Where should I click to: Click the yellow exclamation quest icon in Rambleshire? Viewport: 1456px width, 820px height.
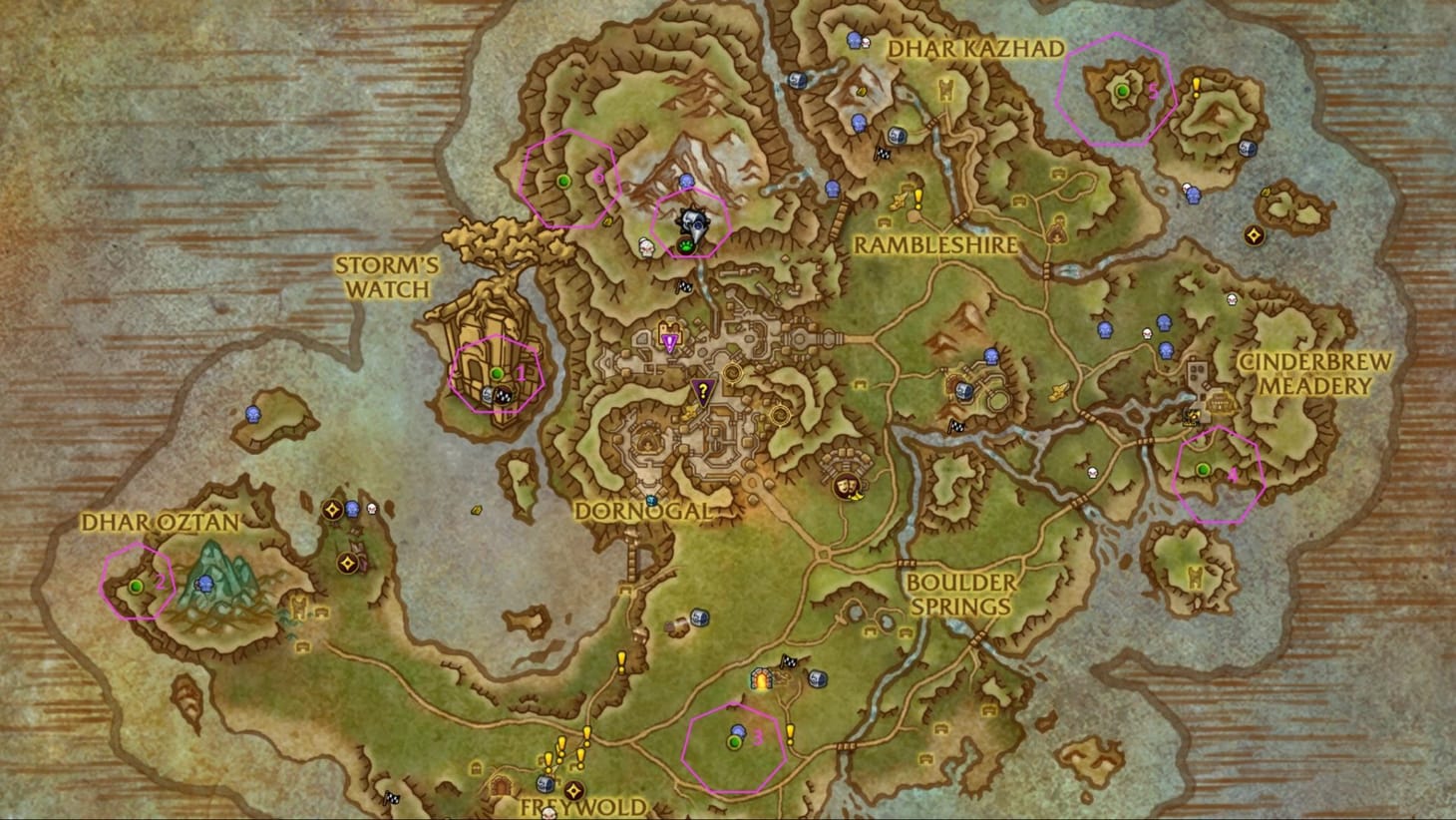point(917,200)
